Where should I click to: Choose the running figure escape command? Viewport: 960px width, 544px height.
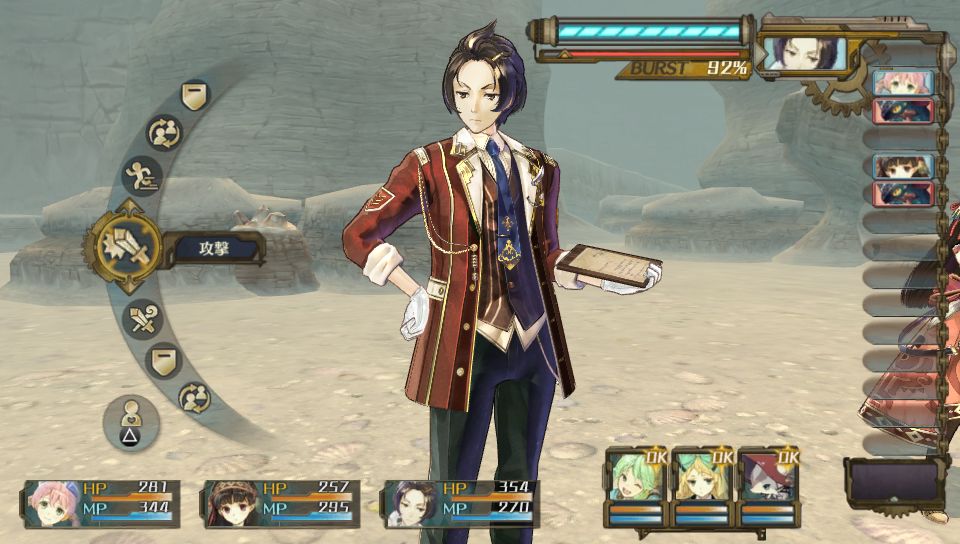(142, 176)
